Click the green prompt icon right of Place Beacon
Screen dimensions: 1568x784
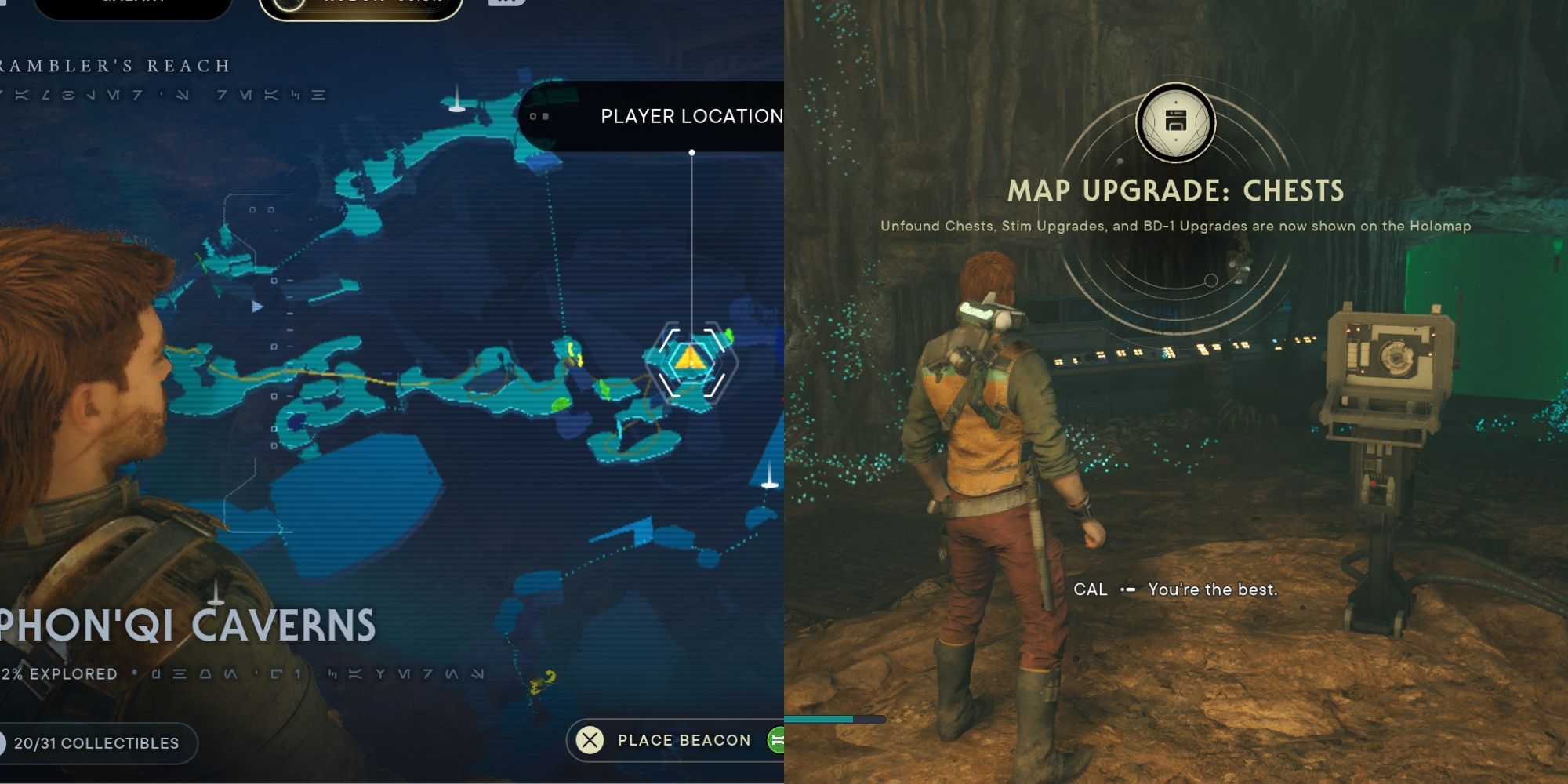click(x=776, y=740)
